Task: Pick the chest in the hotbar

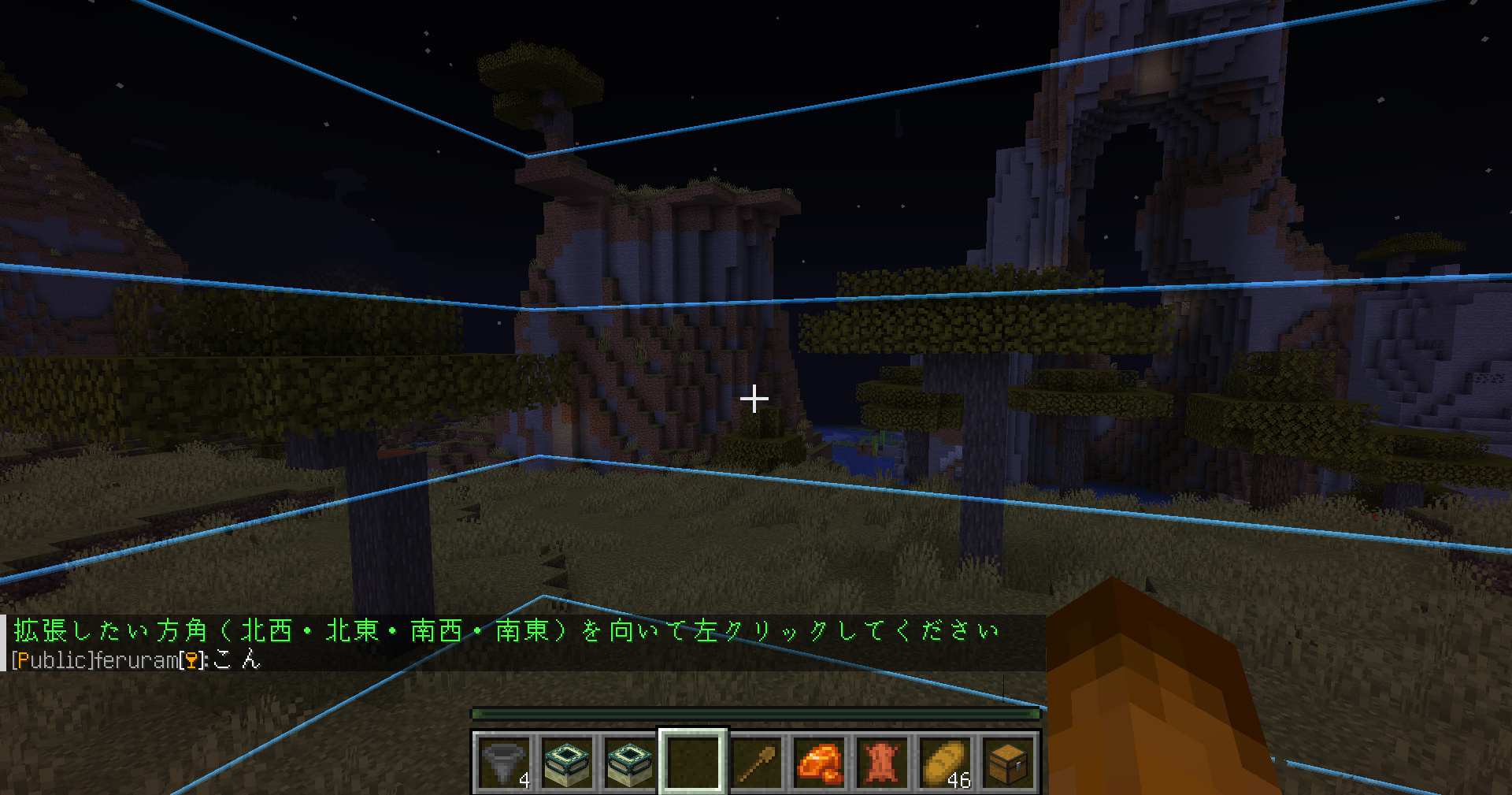Action: point(1008,762)
